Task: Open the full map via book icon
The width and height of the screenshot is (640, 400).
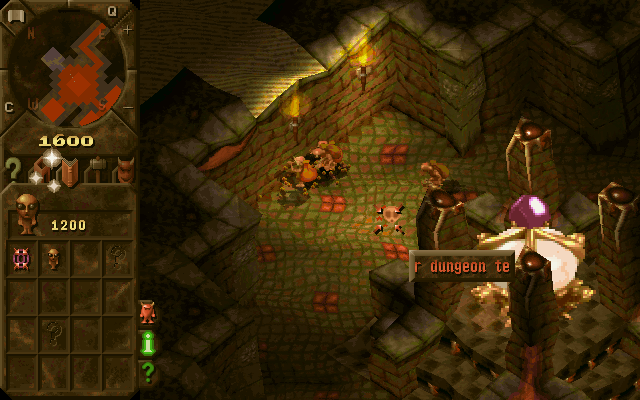Action: coord(15,15)
